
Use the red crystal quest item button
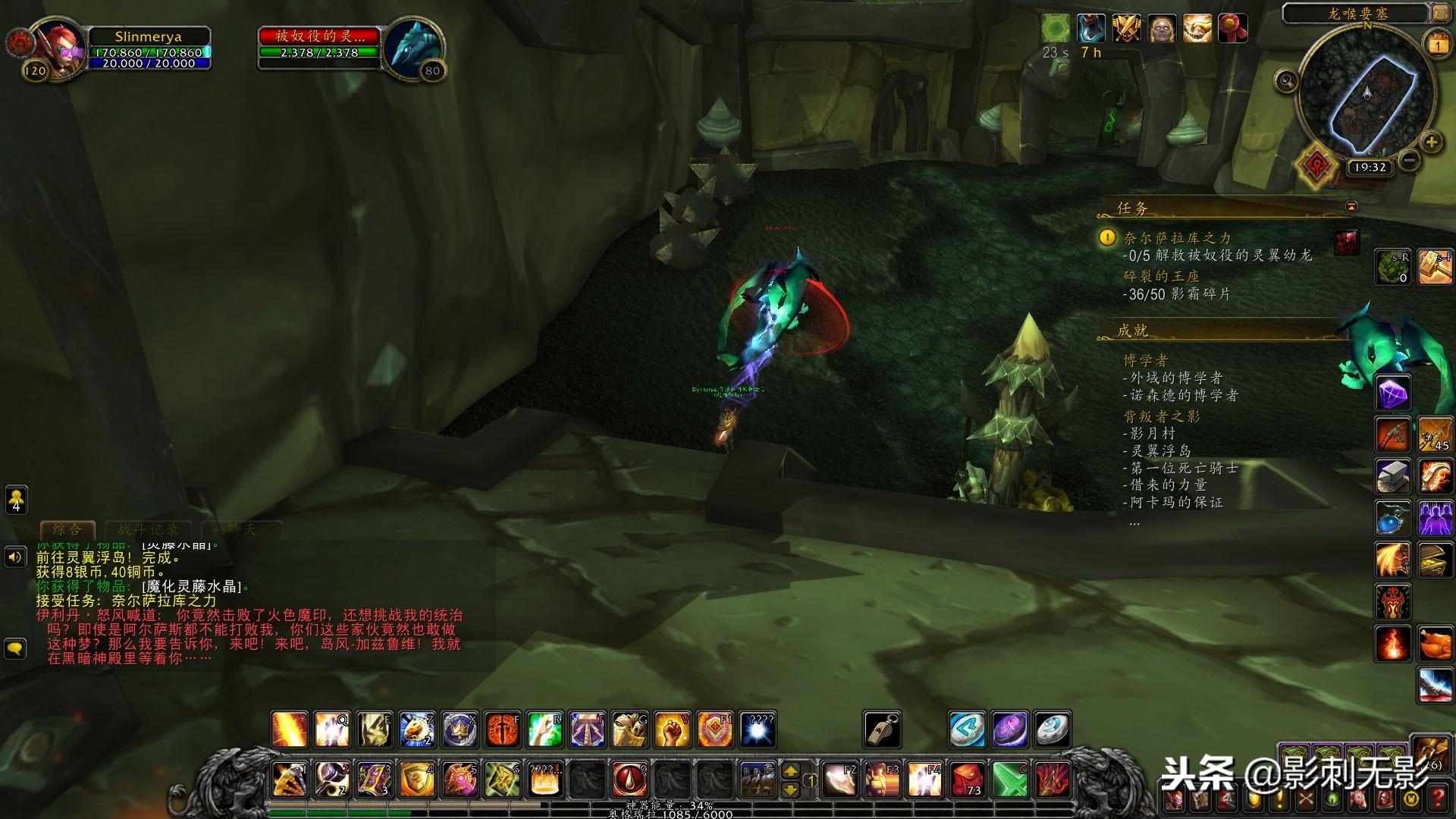(x=1347, y=242)
